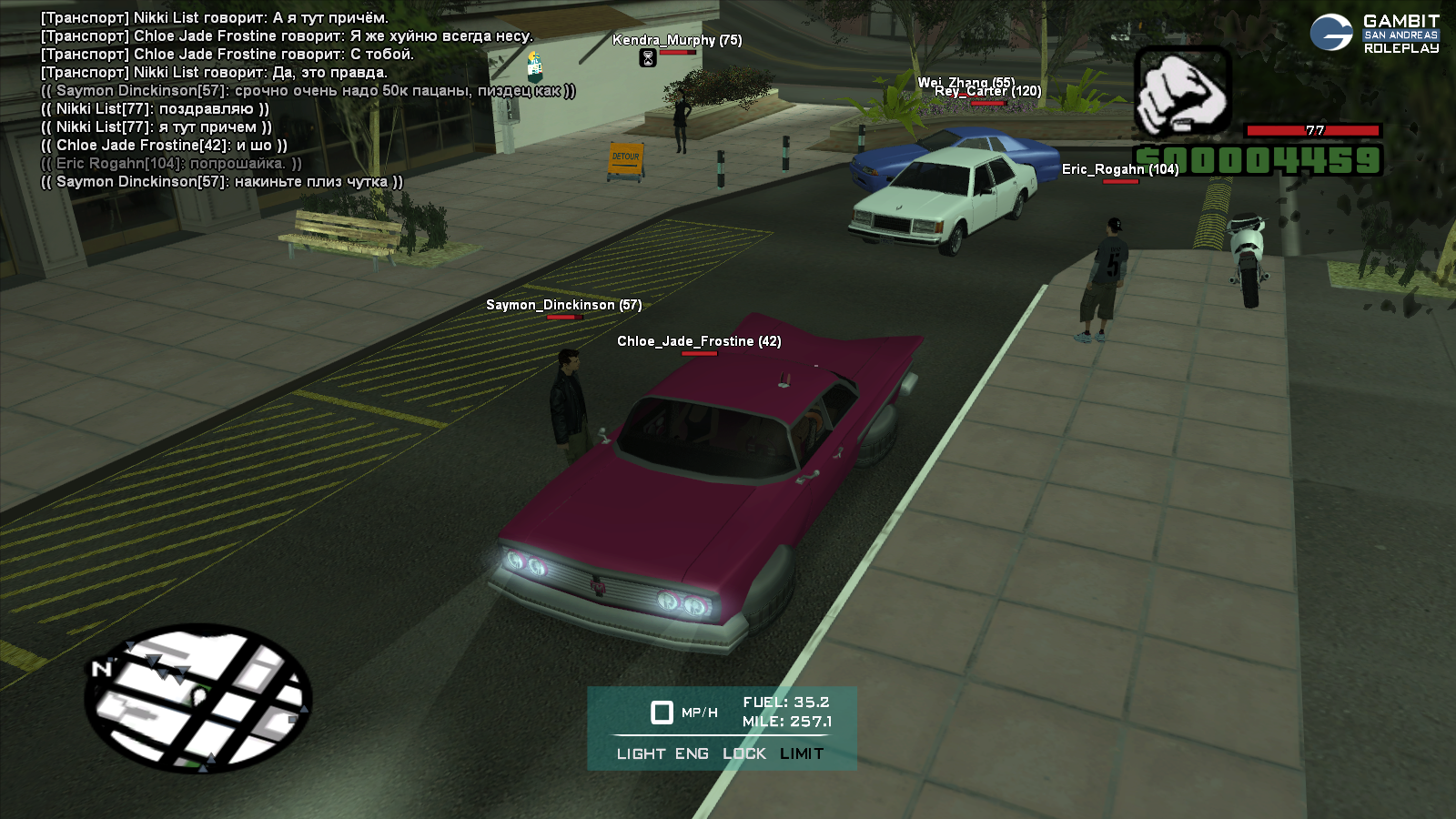Toggle the ENG engine indicator
The height and width of the screenshot is (819, 1456).
coord(692,753)
